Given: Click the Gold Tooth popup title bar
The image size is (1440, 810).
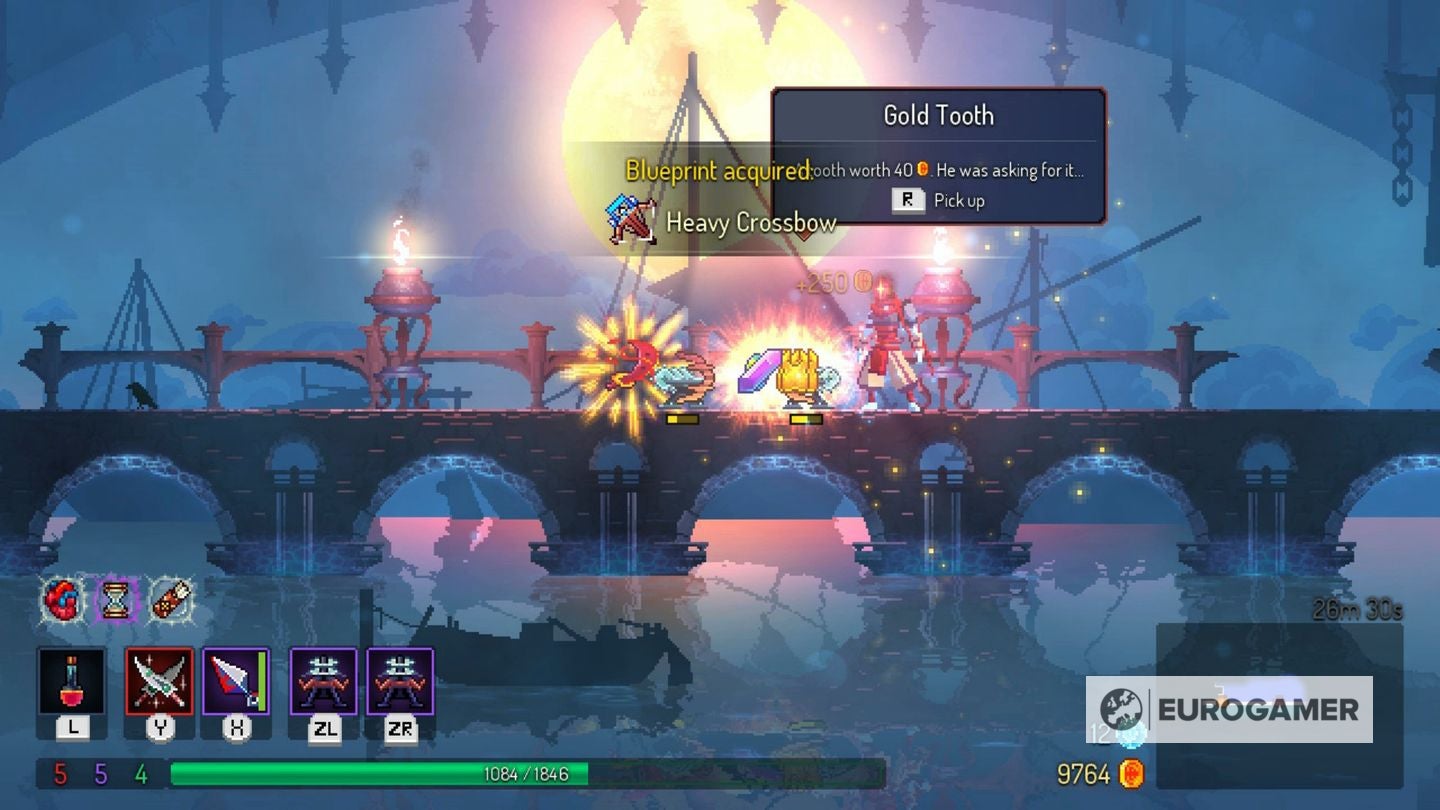Looking at the screenshot, I should pos(937,115).
